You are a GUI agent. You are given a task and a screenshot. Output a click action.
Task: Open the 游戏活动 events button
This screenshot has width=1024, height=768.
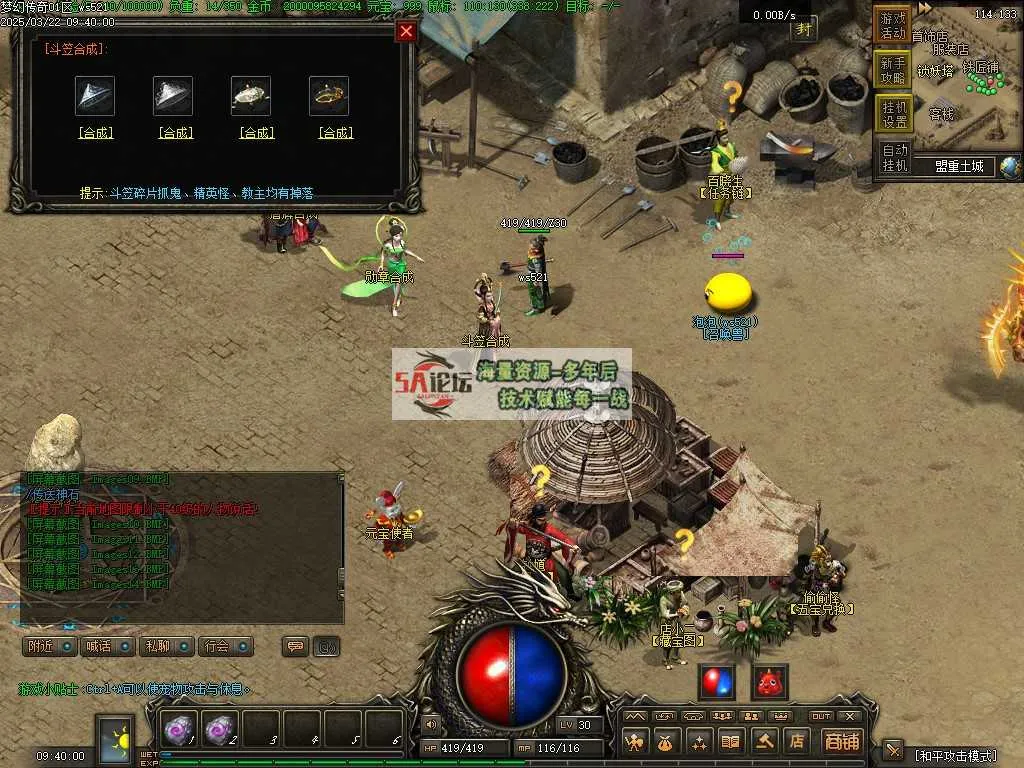tap(893, 25)
